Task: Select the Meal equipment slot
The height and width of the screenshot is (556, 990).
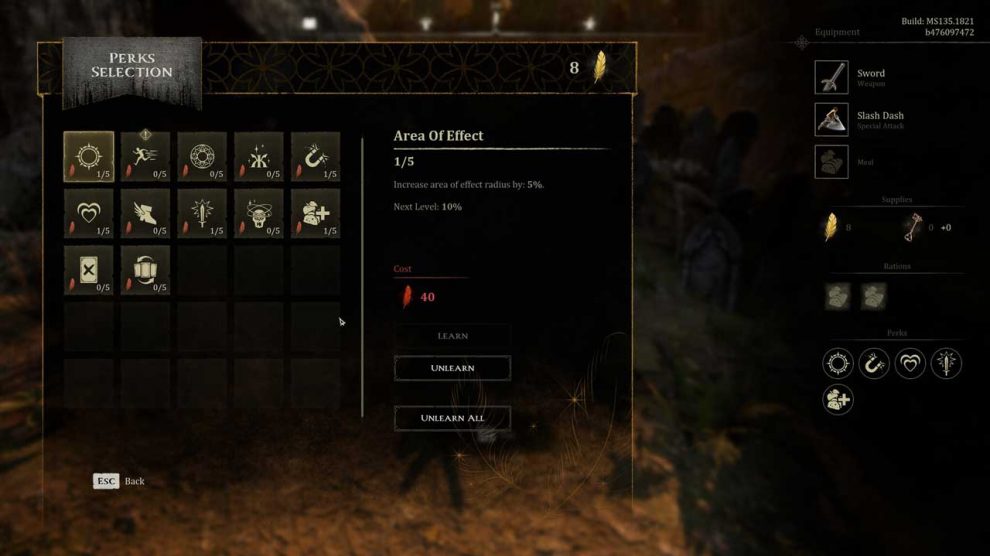Action: coord(832,162)
